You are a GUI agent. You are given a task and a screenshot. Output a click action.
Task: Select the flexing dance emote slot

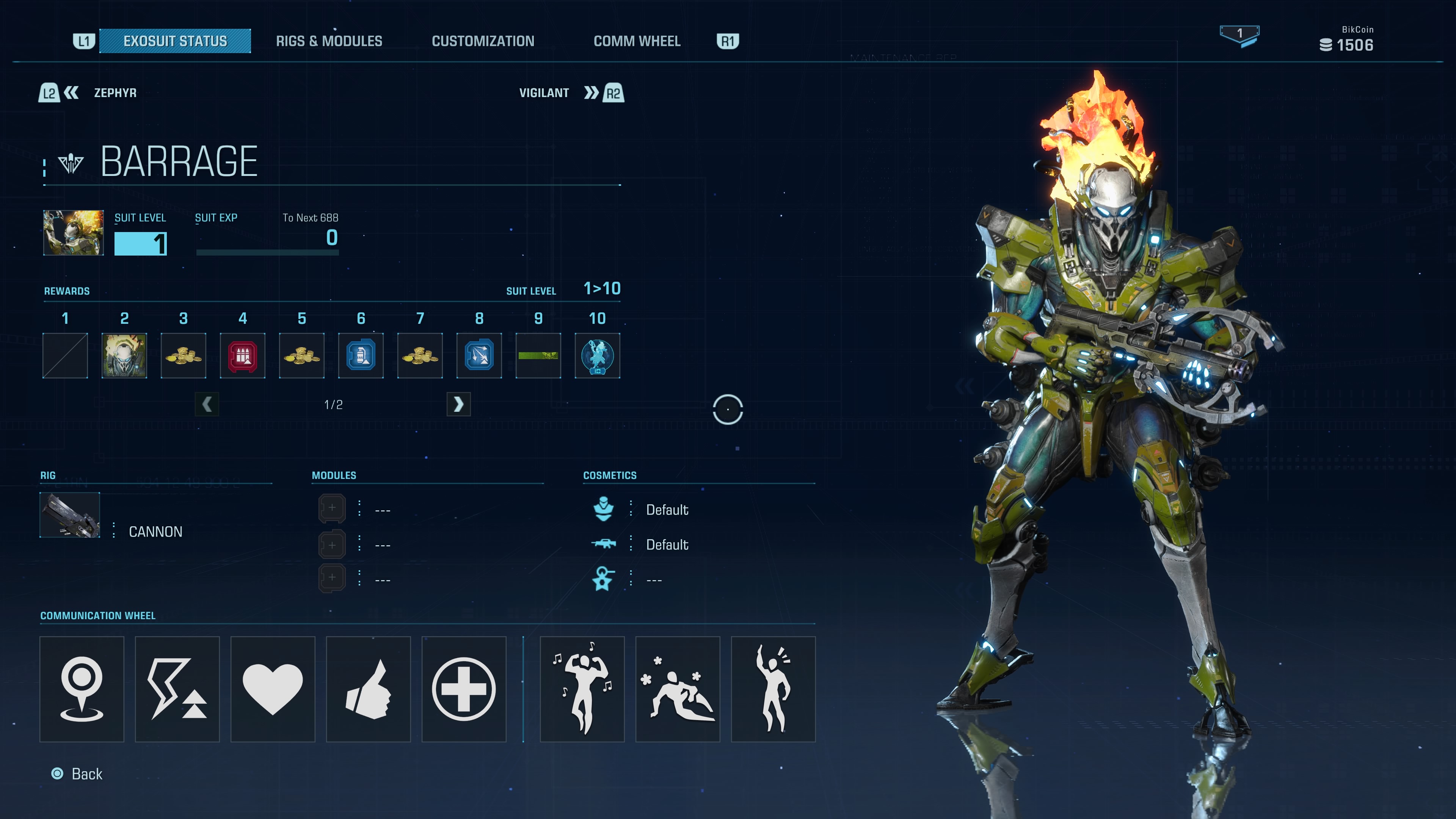coord(582,689)
